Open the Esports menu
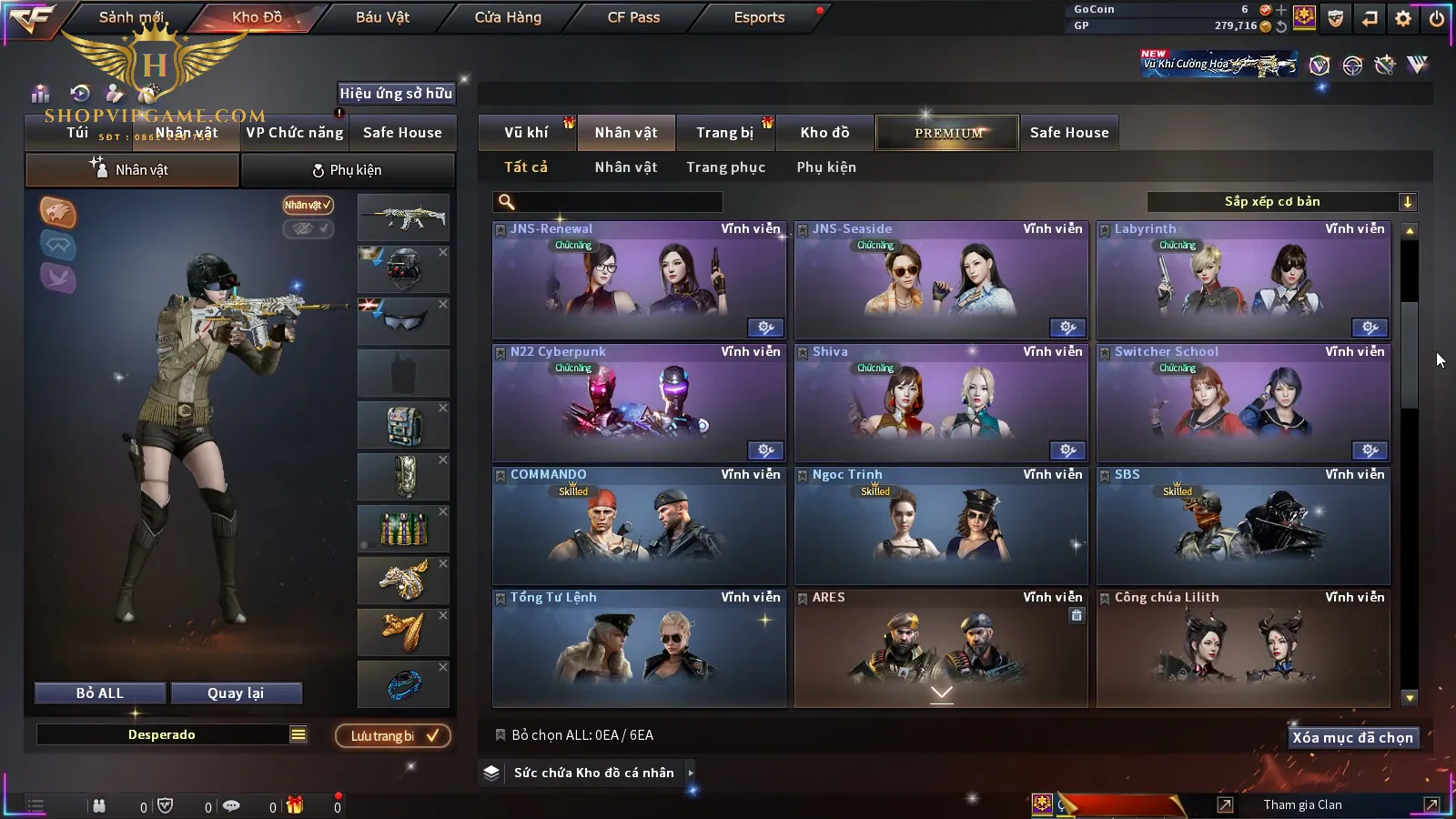This screenshot has height=819, width=1456. (759, 17)
